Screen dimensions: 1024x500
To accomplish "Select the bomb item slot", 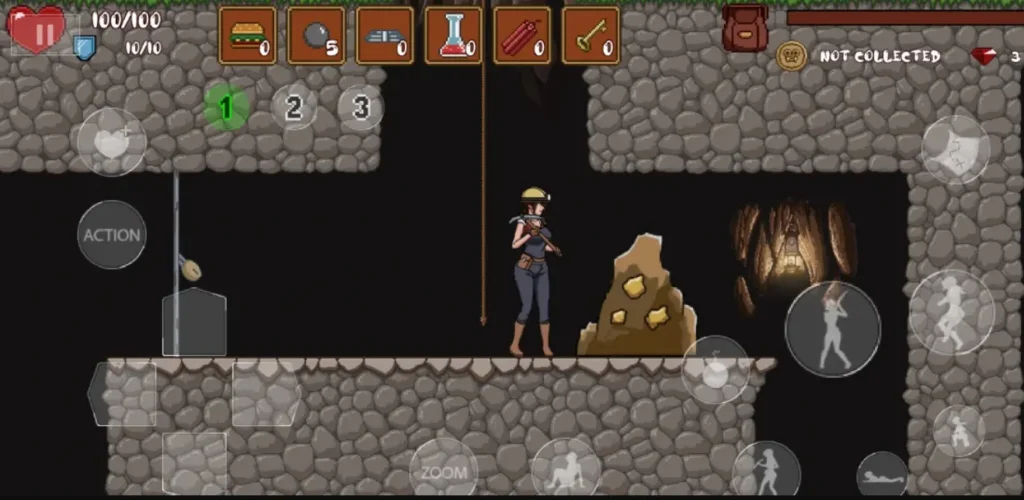I will [316, 36].
